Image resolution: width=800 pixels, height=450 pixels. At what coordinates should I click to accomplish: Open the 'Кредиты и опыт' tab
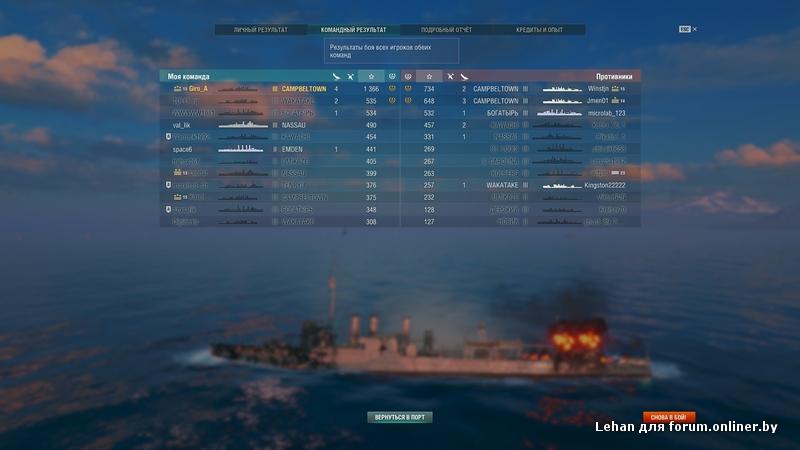click(539, 30)
